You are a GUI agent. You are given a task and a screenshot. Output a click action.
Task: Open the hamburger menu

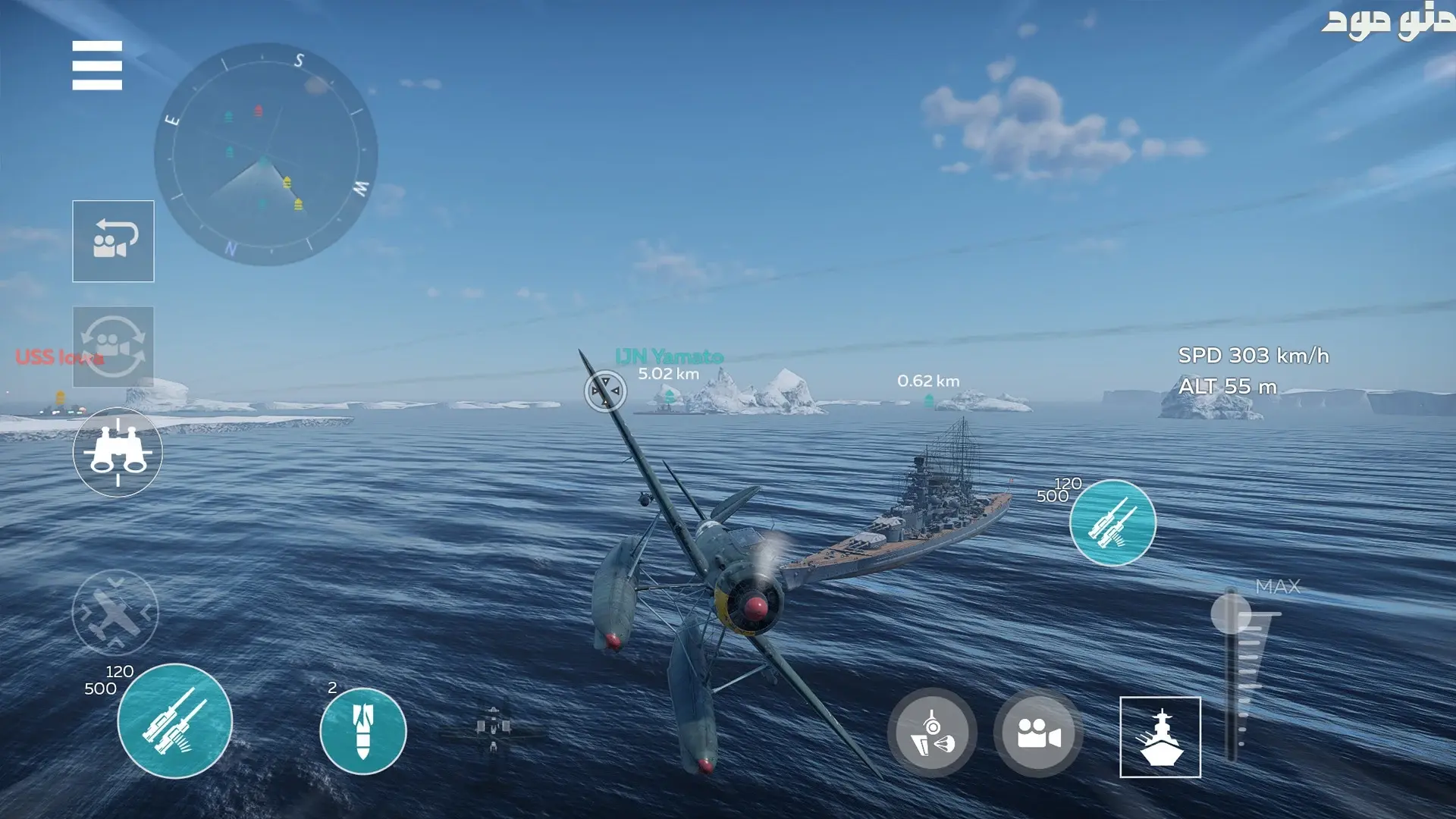point(97,65)
